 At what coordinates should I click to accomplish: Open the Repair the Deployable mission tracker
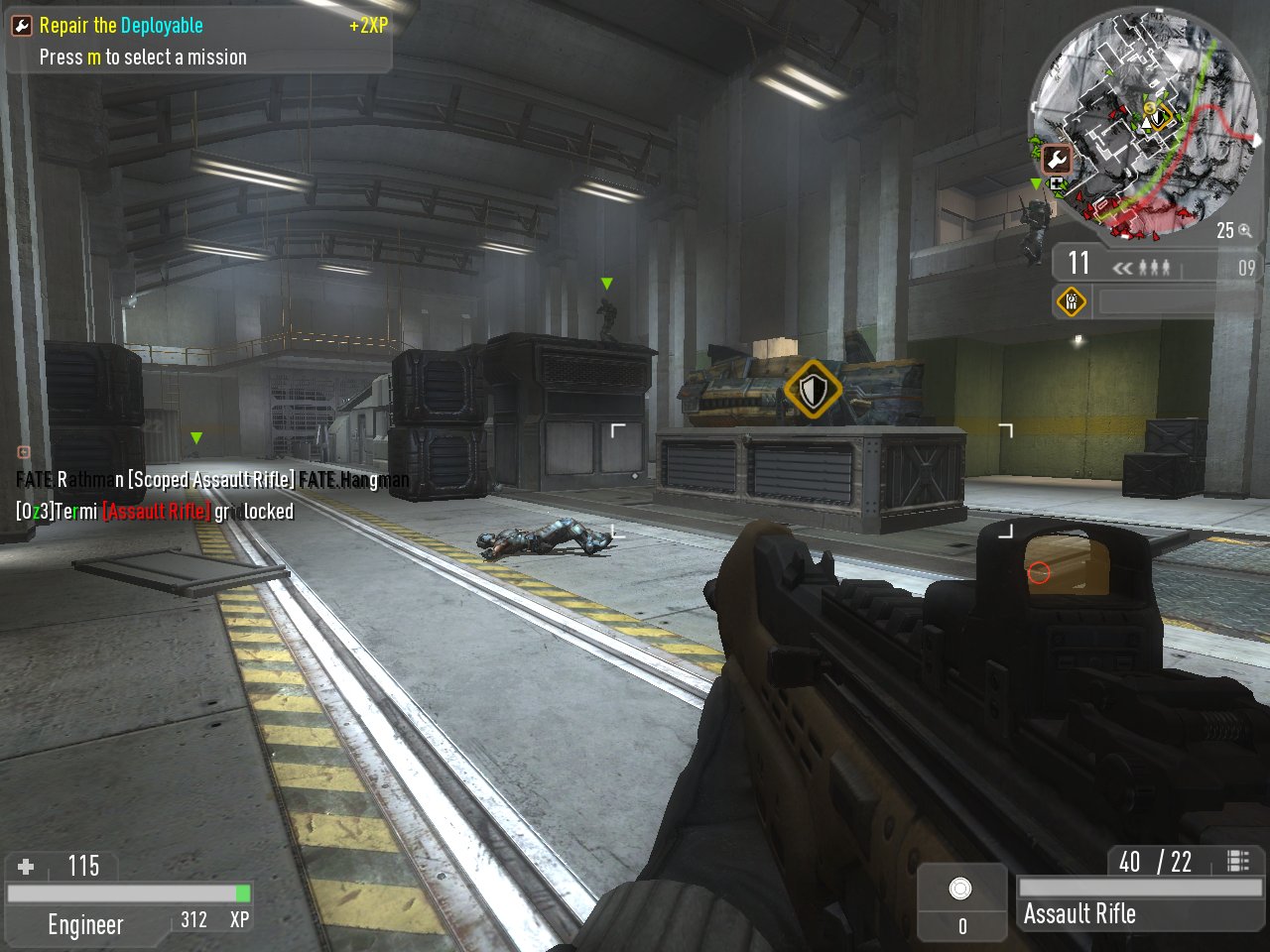[198, 41]
